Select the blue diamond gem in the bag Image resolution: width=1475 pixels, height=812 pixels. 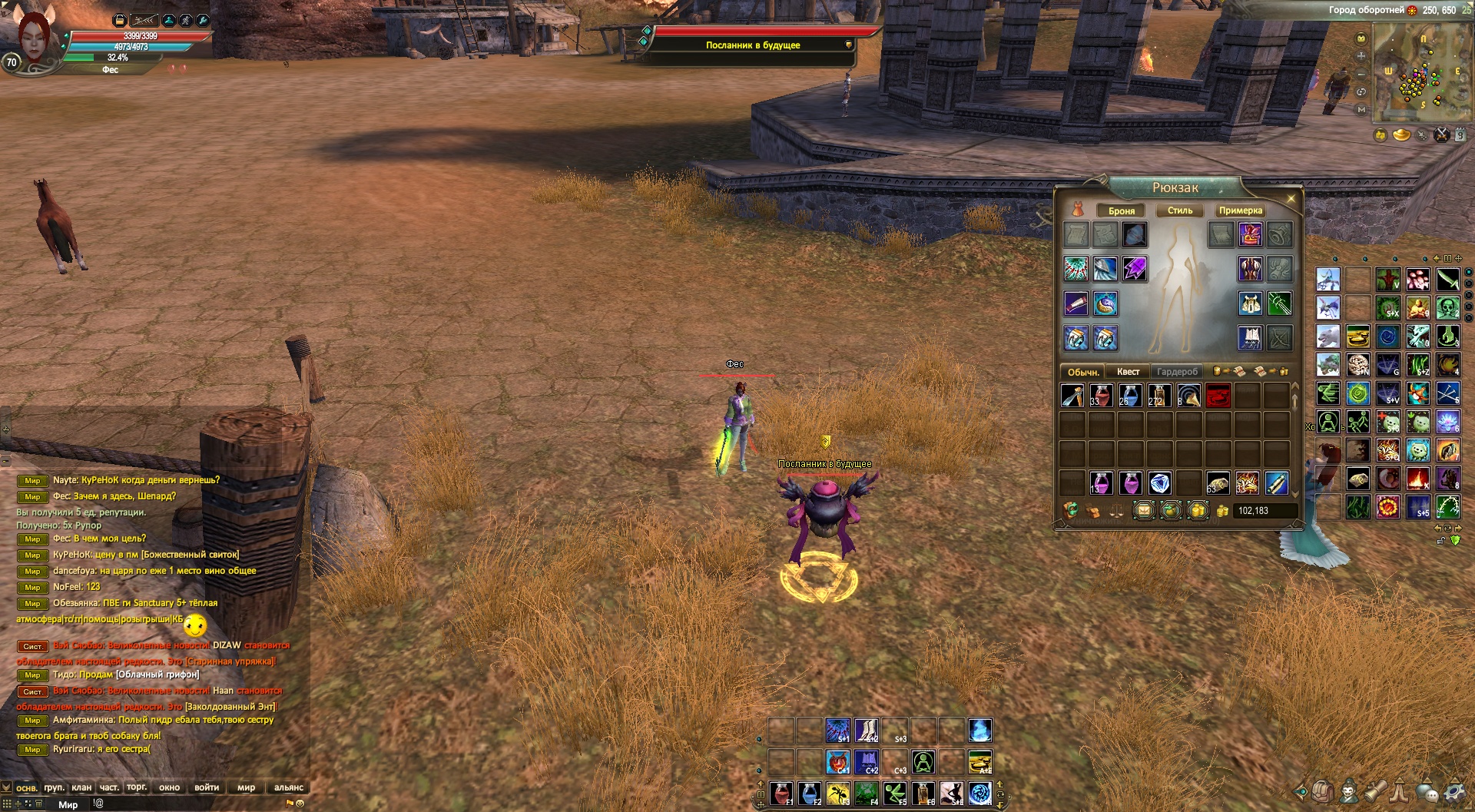coord(1159,483)
